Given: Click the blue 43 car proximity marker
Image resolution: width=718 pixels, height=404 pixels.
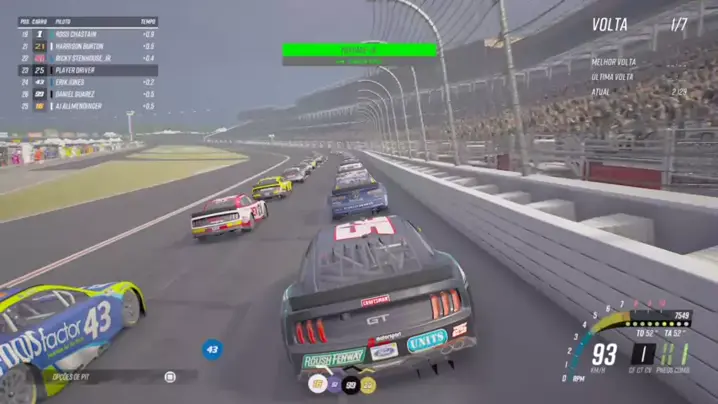Looking at the screenshot, I should pos(212,349).
